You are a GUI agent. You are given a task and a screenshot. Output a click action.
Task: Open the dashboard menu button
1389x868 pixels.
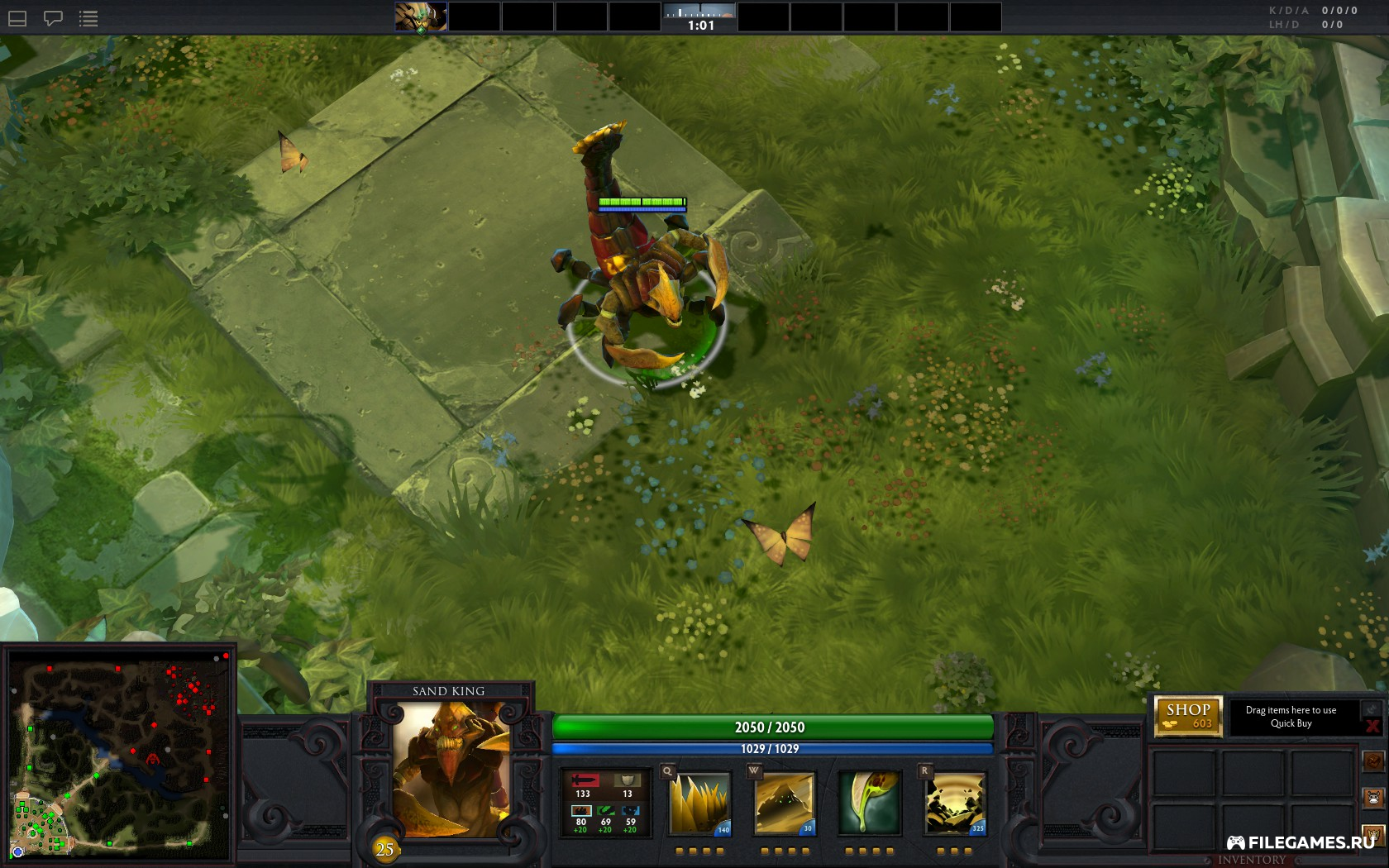(17, 18)
